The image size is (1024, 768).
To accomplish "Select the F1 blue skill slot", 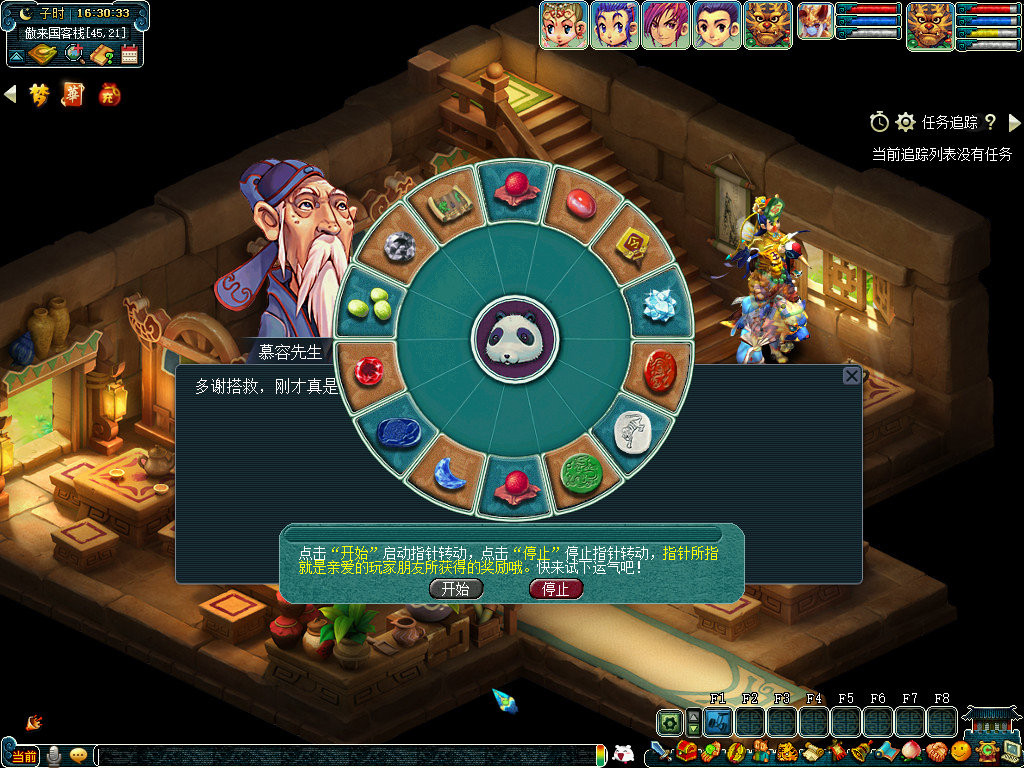I will [x=717, y=721].
